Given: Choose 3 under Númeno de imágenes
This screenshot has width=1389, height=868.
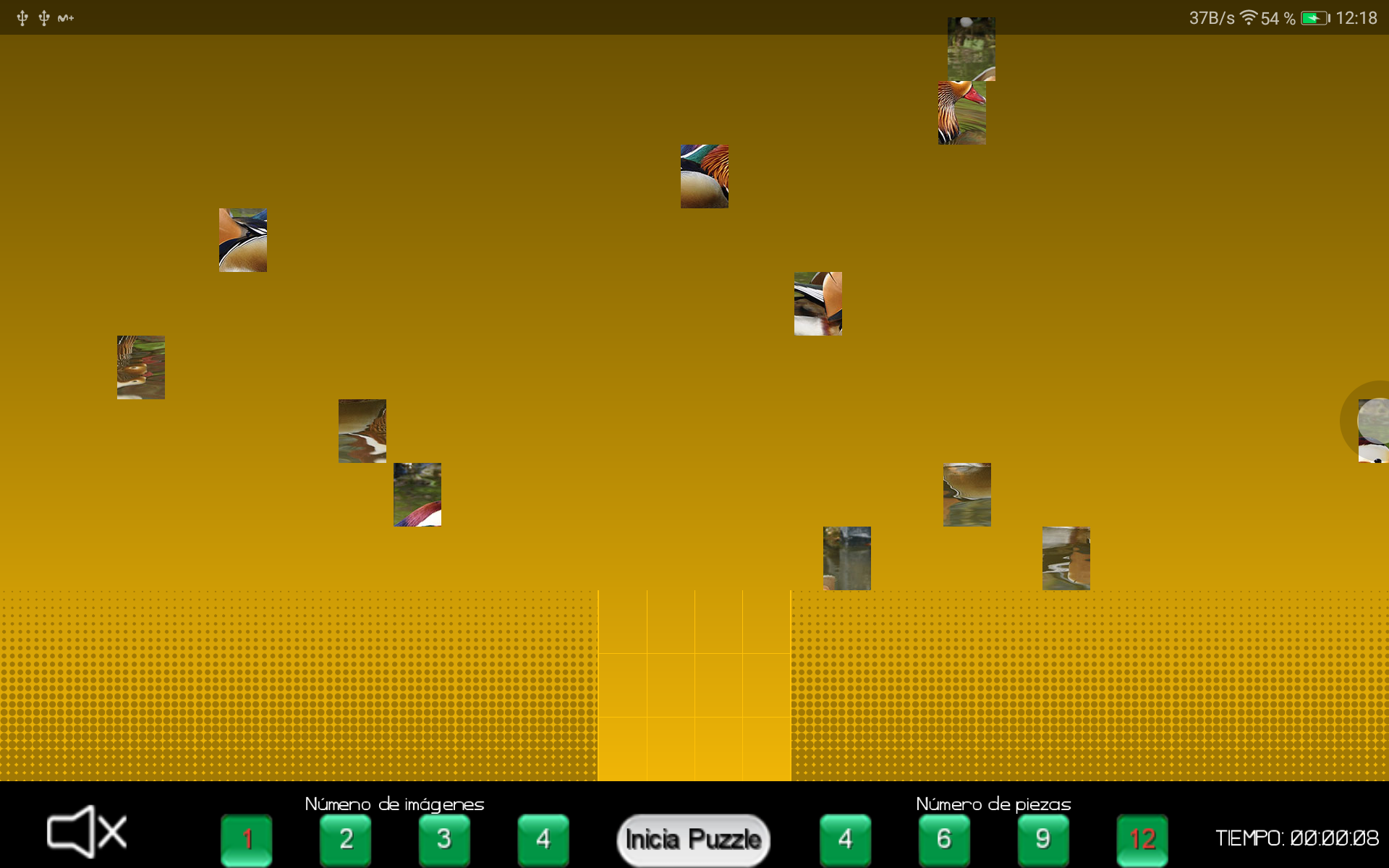Looking at the screenshot, I should point(445,839).
